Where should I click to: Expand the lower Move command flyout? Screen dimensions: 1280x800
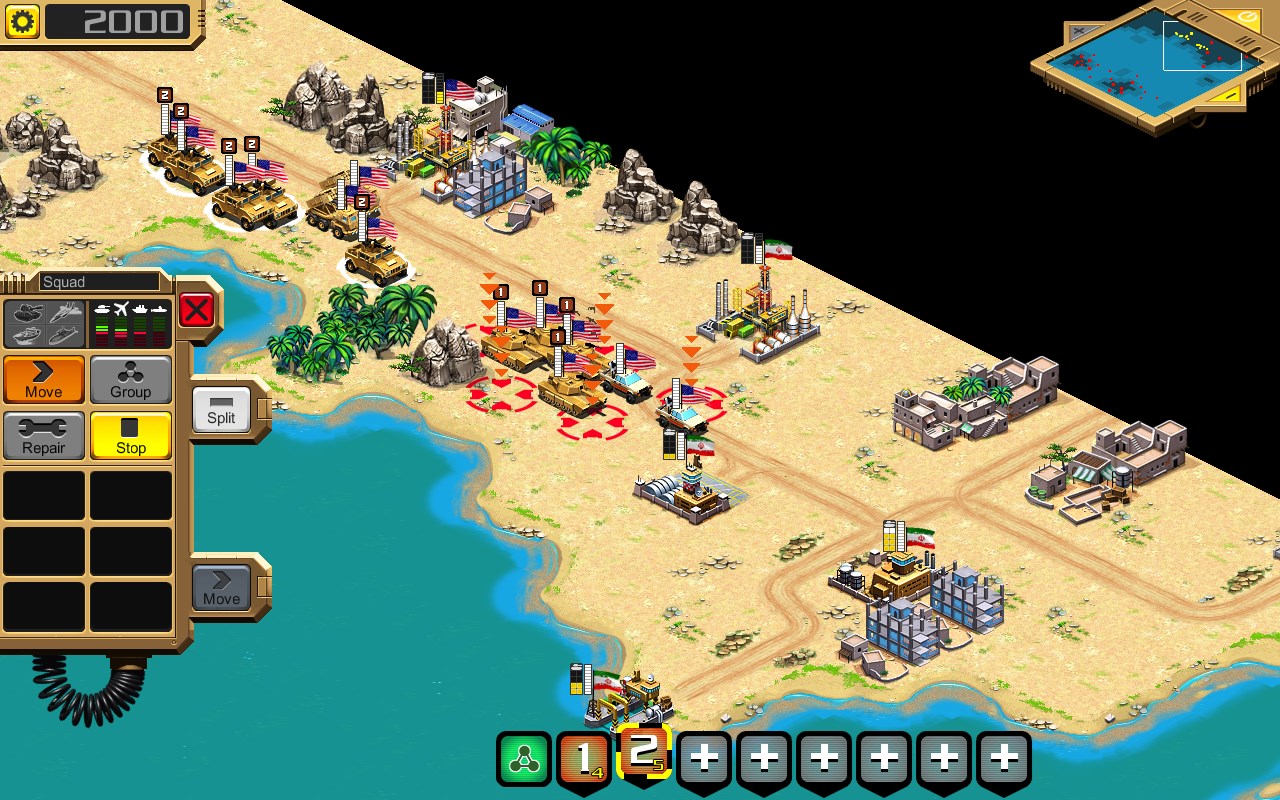[220, 588]
